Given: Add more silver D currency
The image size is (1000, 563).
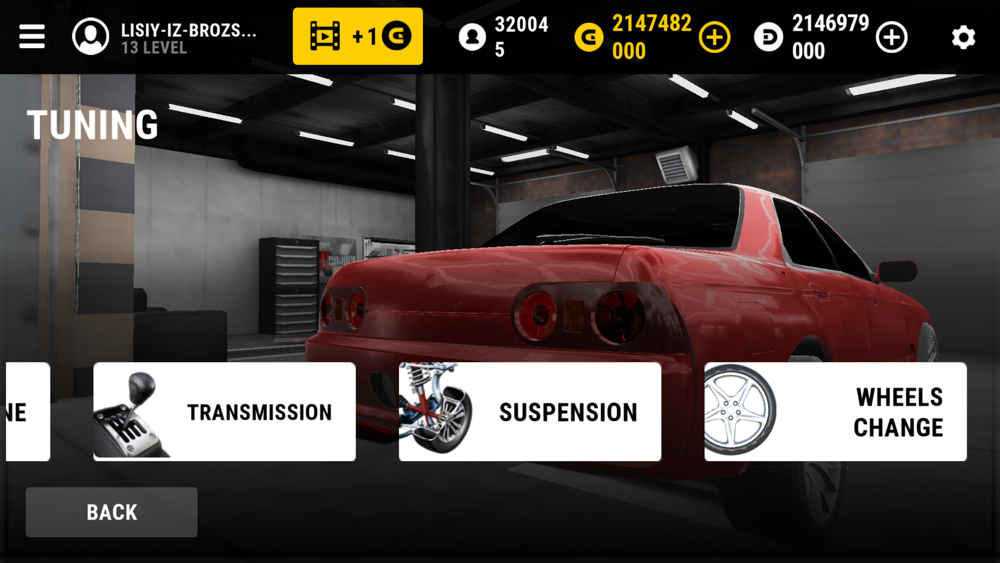Looking at the screenshot, I should [x=891, y=38].
